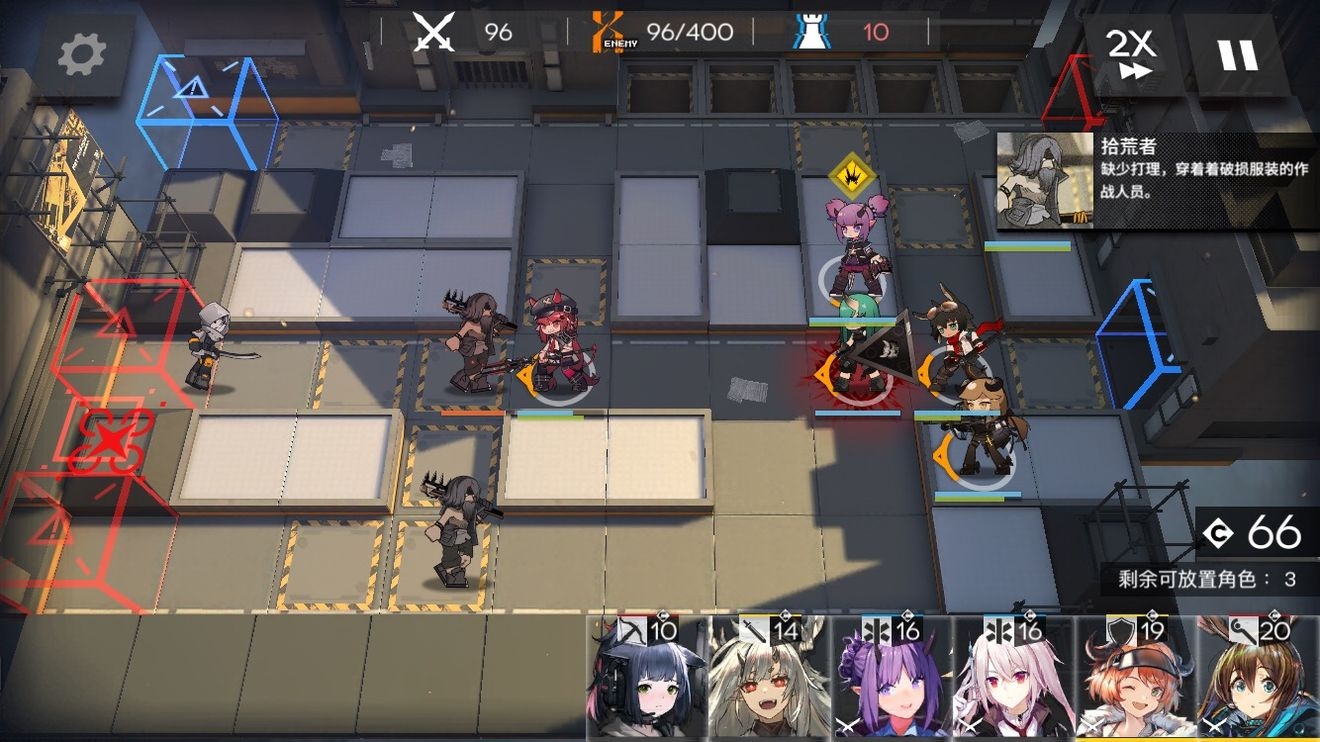Select the pink-white-haired medic card costing 16

[x=1013, y=680]
